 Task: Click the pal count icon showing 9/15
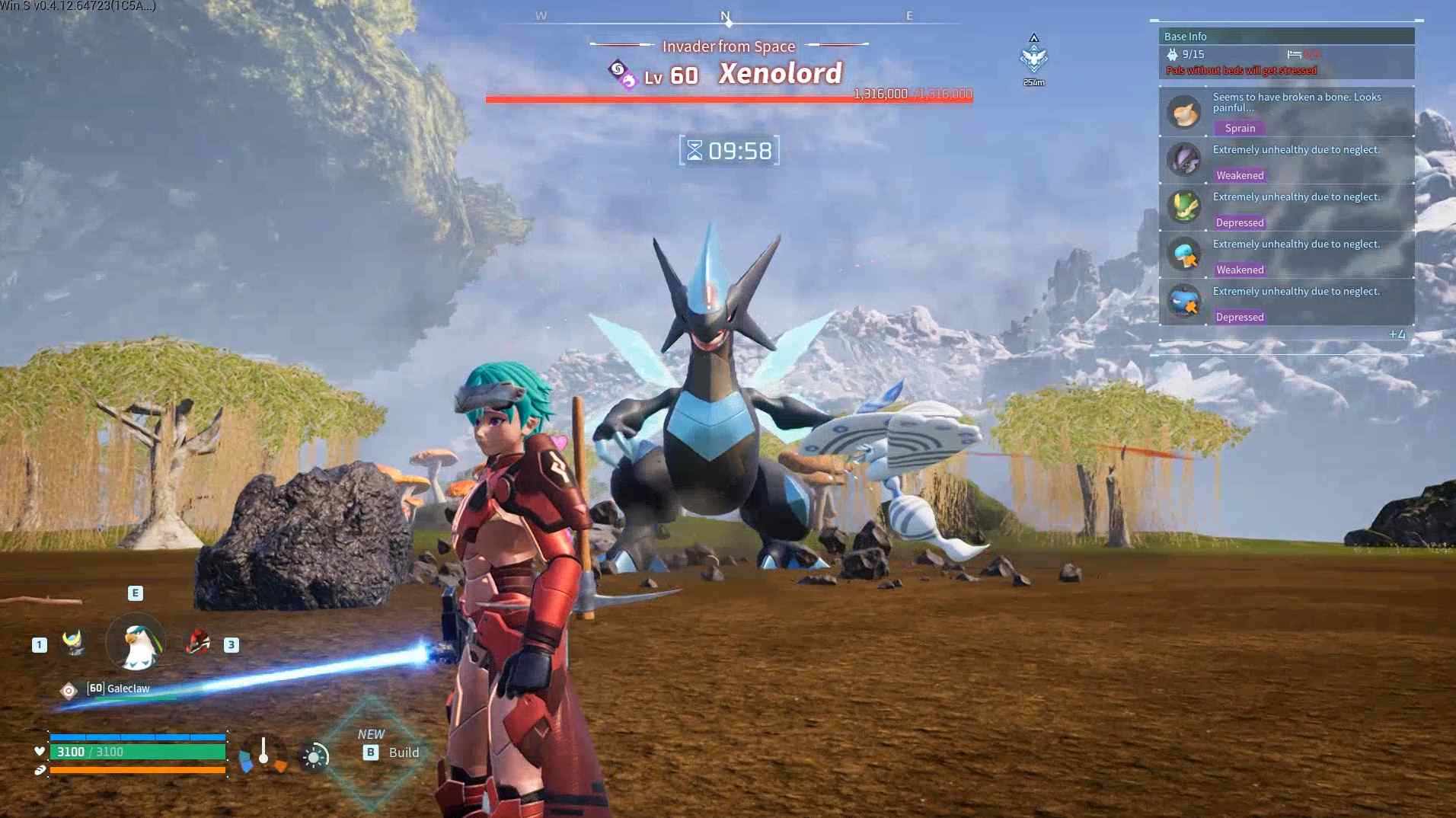(x=1173, y=54)
